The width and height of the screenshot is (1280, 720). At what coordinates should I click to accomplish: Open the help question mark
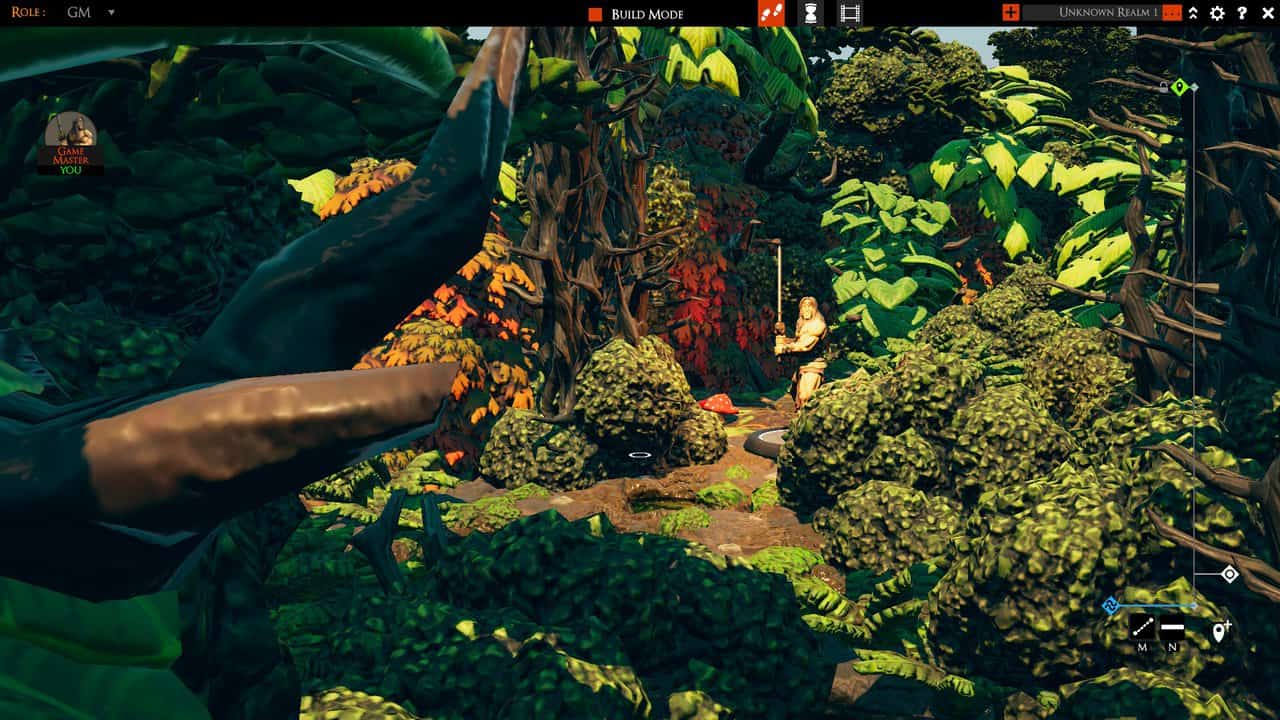point(1241,13)
